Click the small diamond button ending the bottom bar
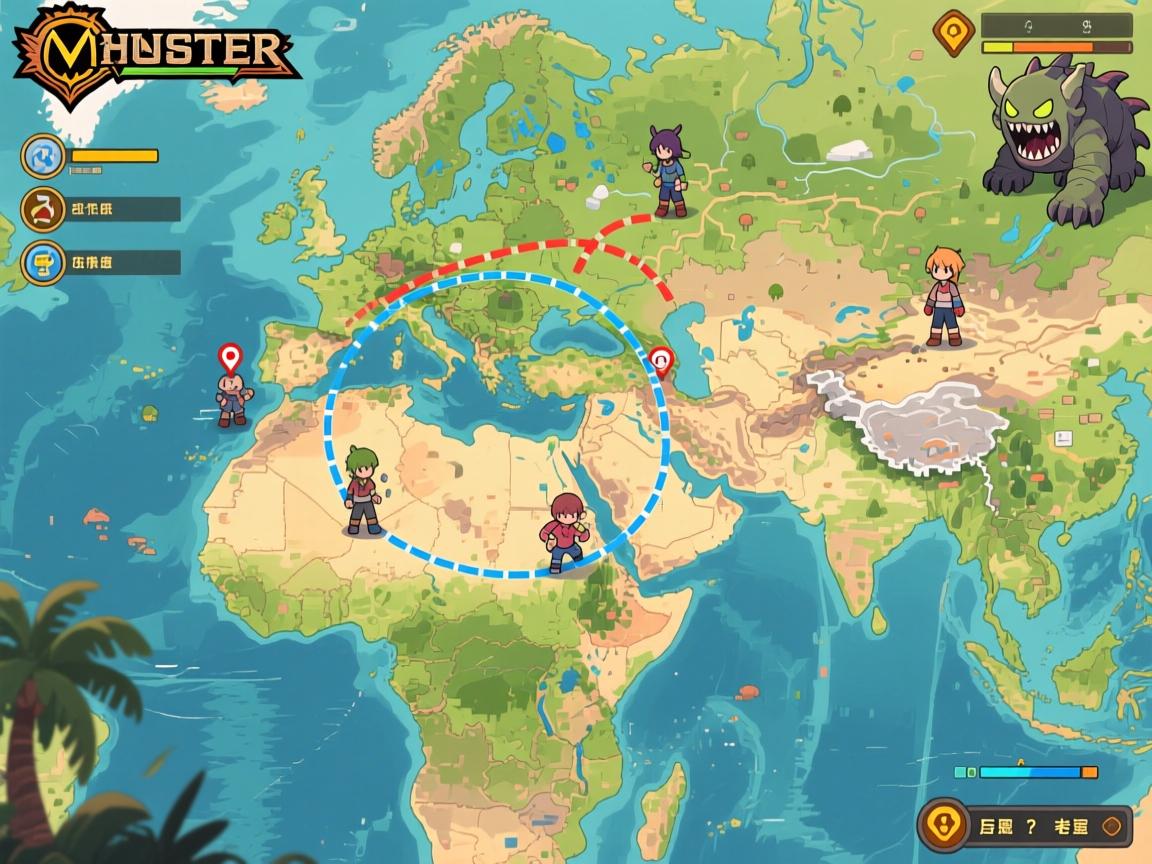Viewport: 1152px width, 864px height. pyautogui.click(x=1112, y=826)
